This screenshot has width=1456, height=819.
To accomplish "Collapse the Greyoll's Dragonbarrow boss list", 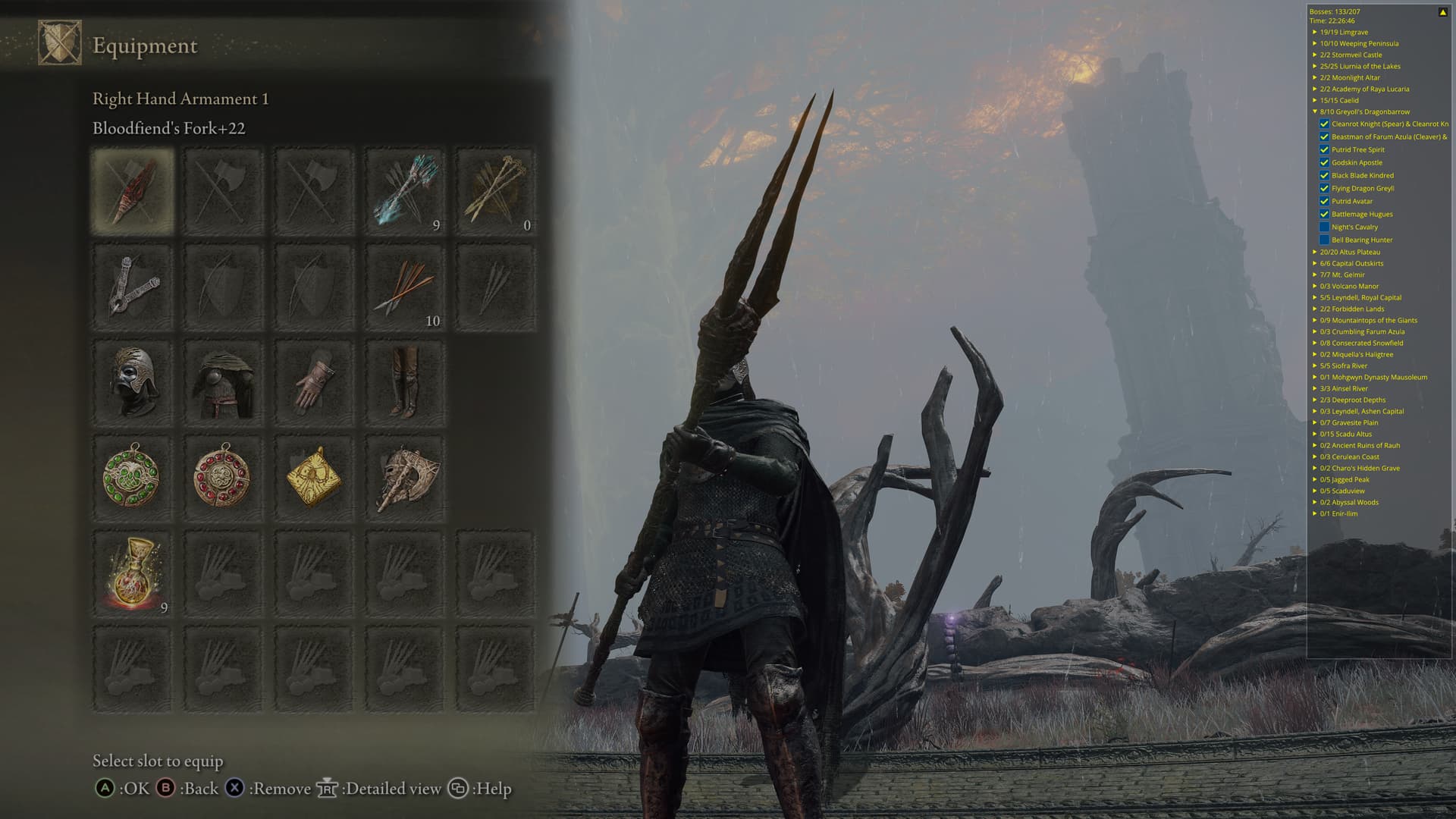I will [x=1315, y=111].
